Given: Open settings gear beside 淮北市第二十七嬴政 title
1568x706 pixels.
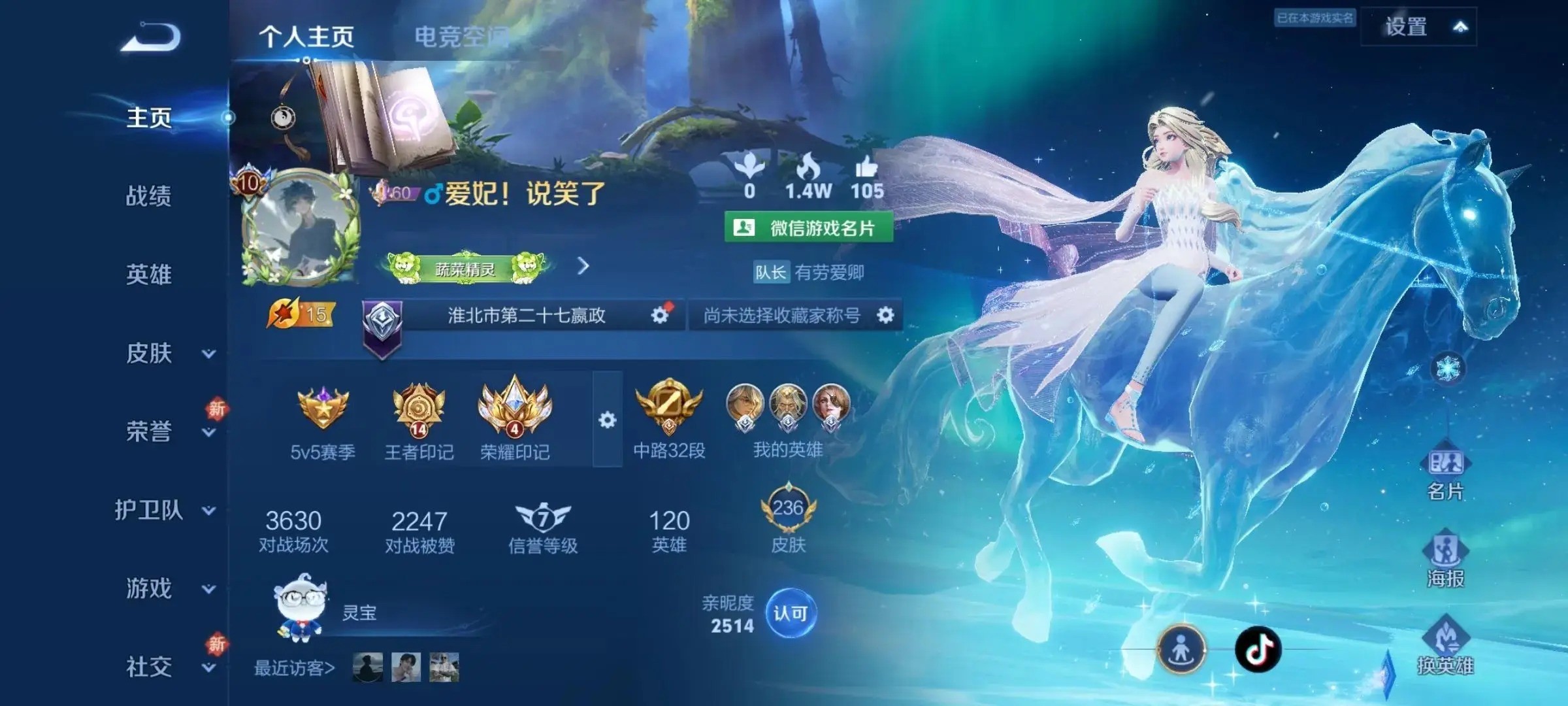Looking at the screenshot, I should 660,314.
